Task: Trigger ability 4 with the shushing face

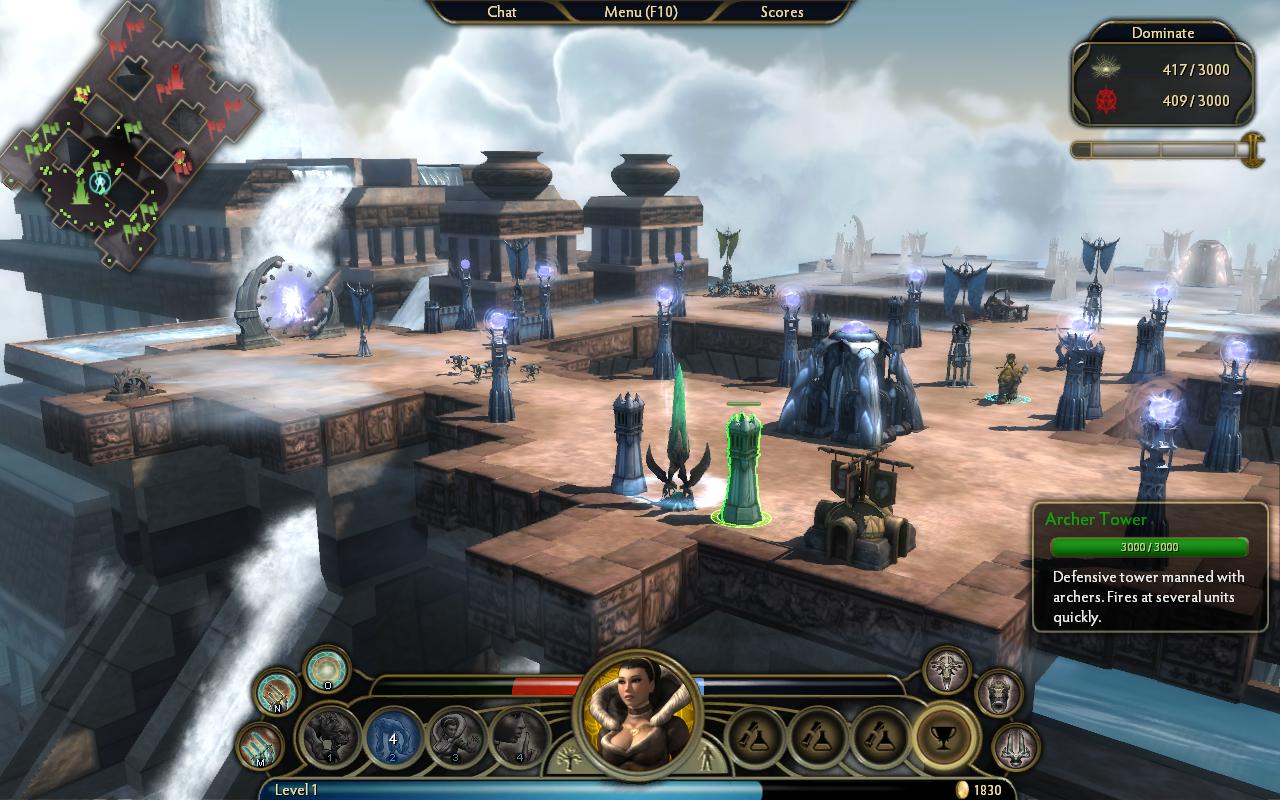Action: pyautogui.click(x=520, y=737)
